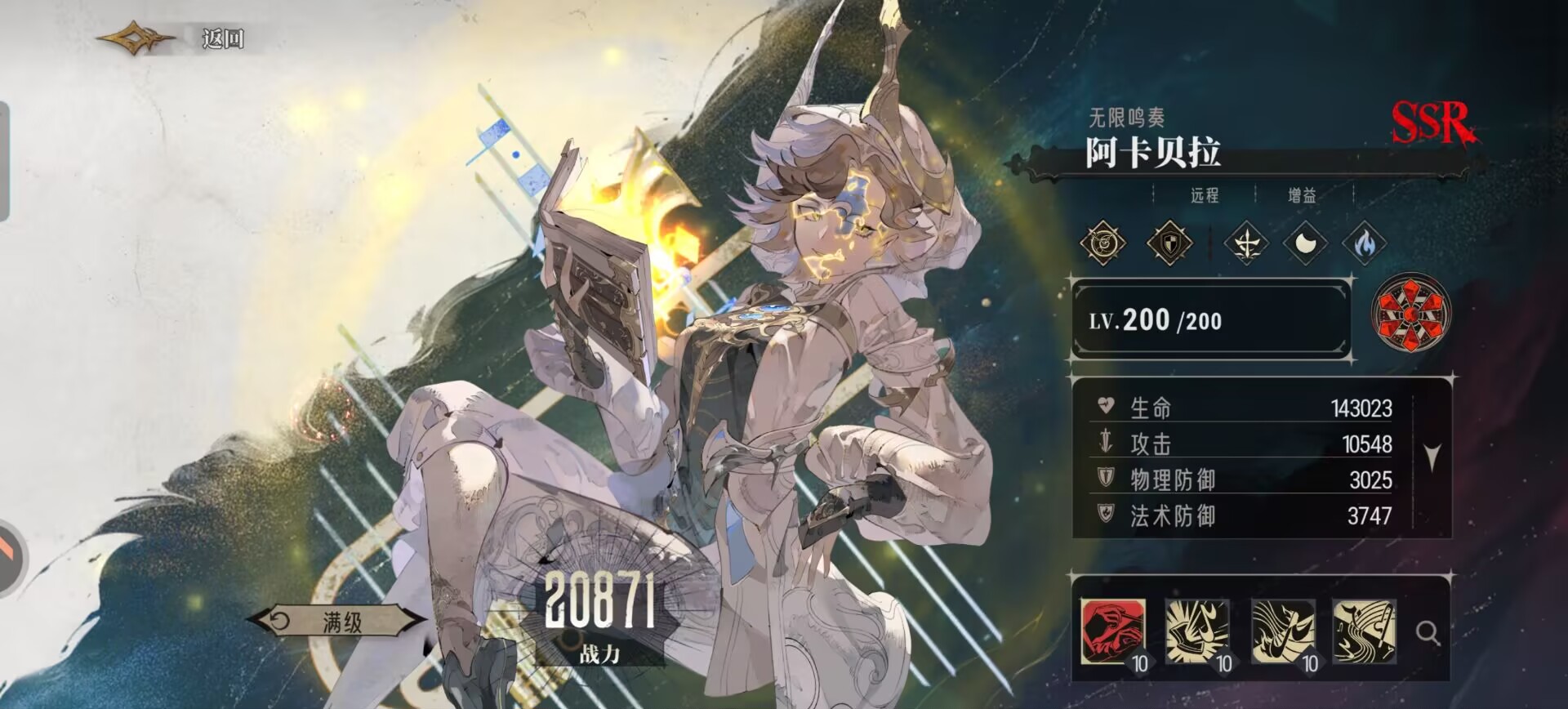Tap the 满级 max-level reset button
Screen dimensions: 1568x709
(x=340, y=622)
